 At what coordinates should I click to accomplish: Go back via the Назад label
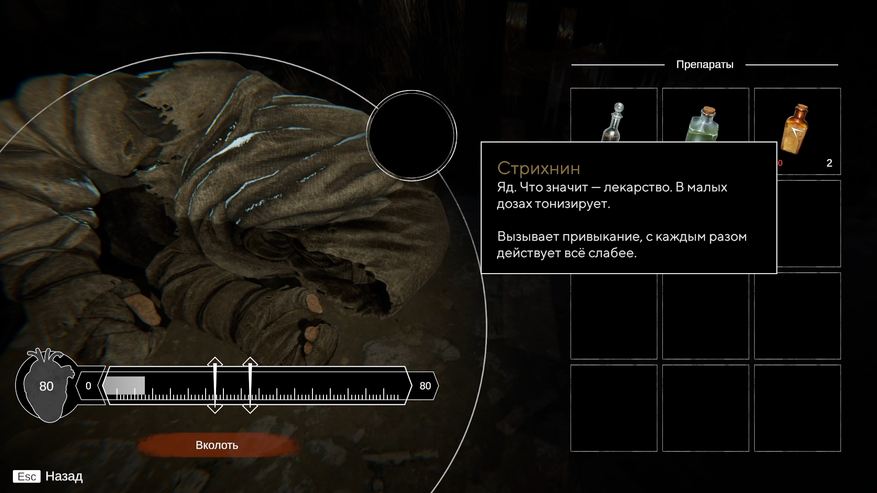(x=64, y=477)
